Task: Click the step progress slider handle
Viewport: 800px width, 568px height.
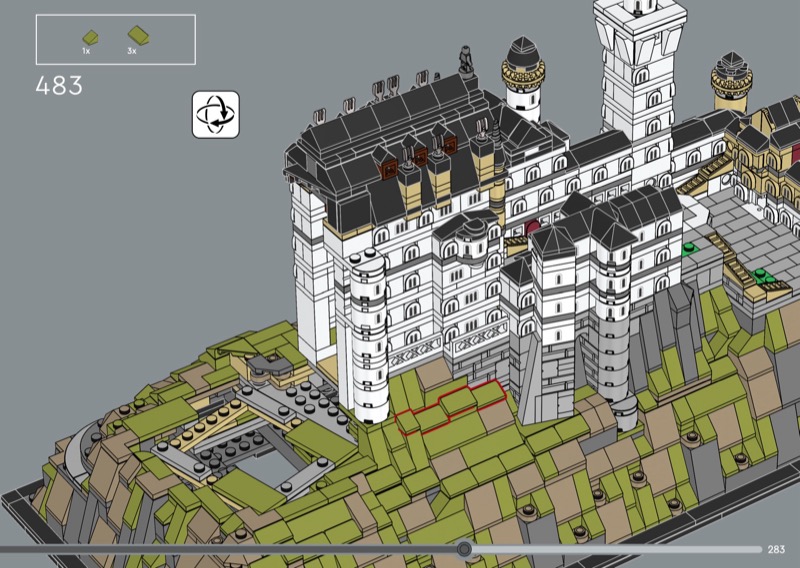Action: point(464,549)
